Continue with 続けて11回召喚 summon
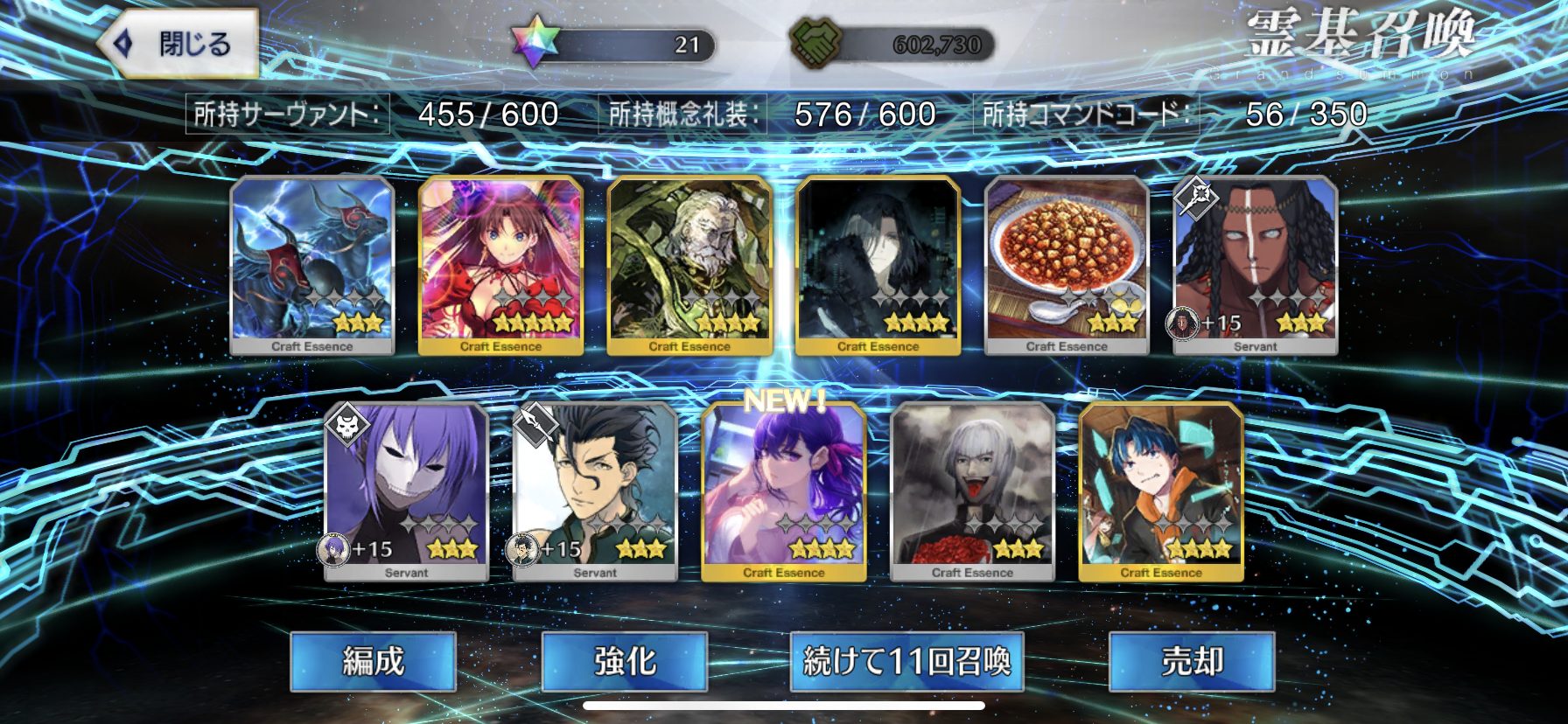This screenshot has height=724, width=1568. point(906,661)
